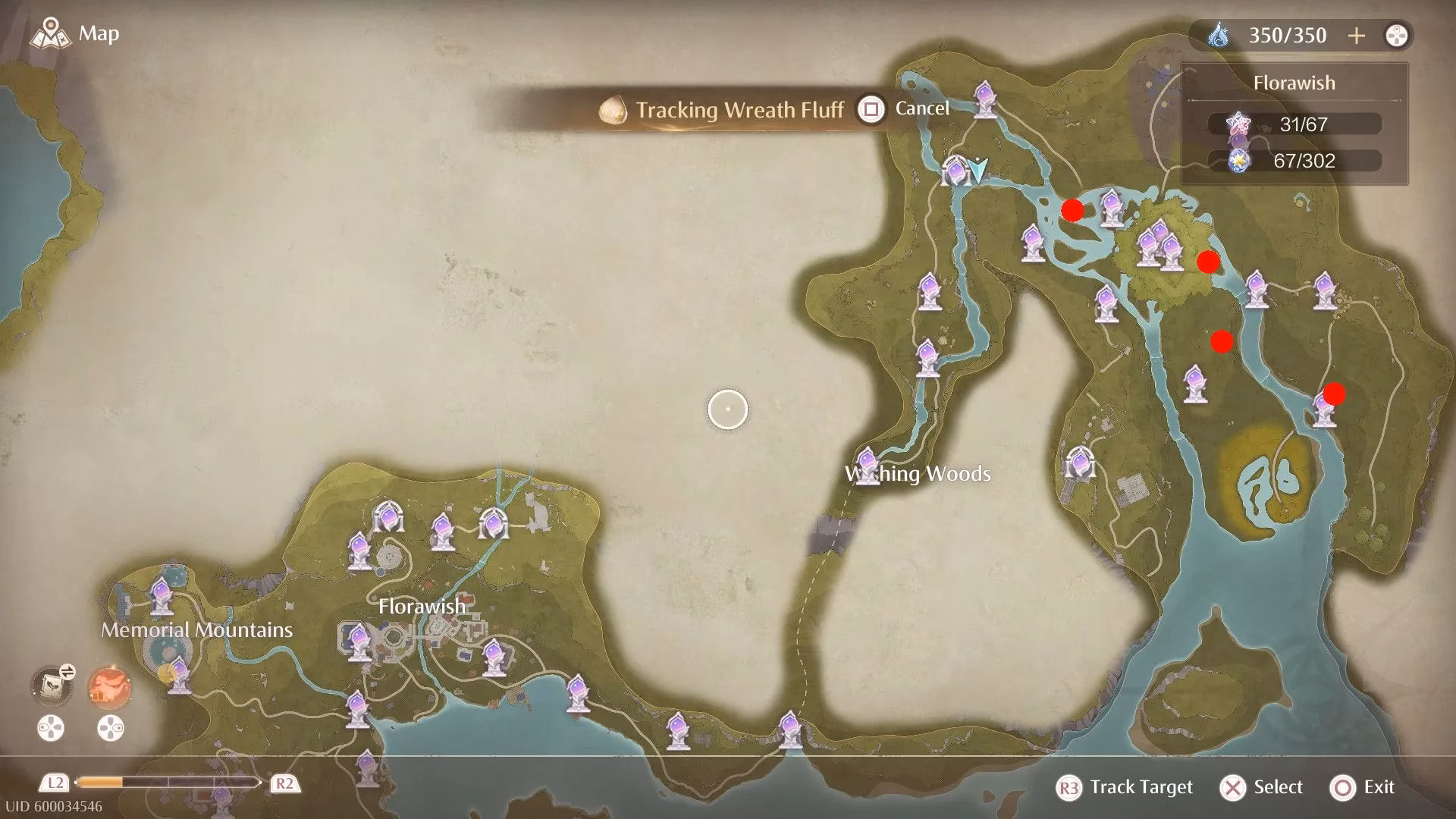Click the Wreath Fluff item icon in the tracking banner
Viewport: 1456px width, 819px height.
click(611, 108)
